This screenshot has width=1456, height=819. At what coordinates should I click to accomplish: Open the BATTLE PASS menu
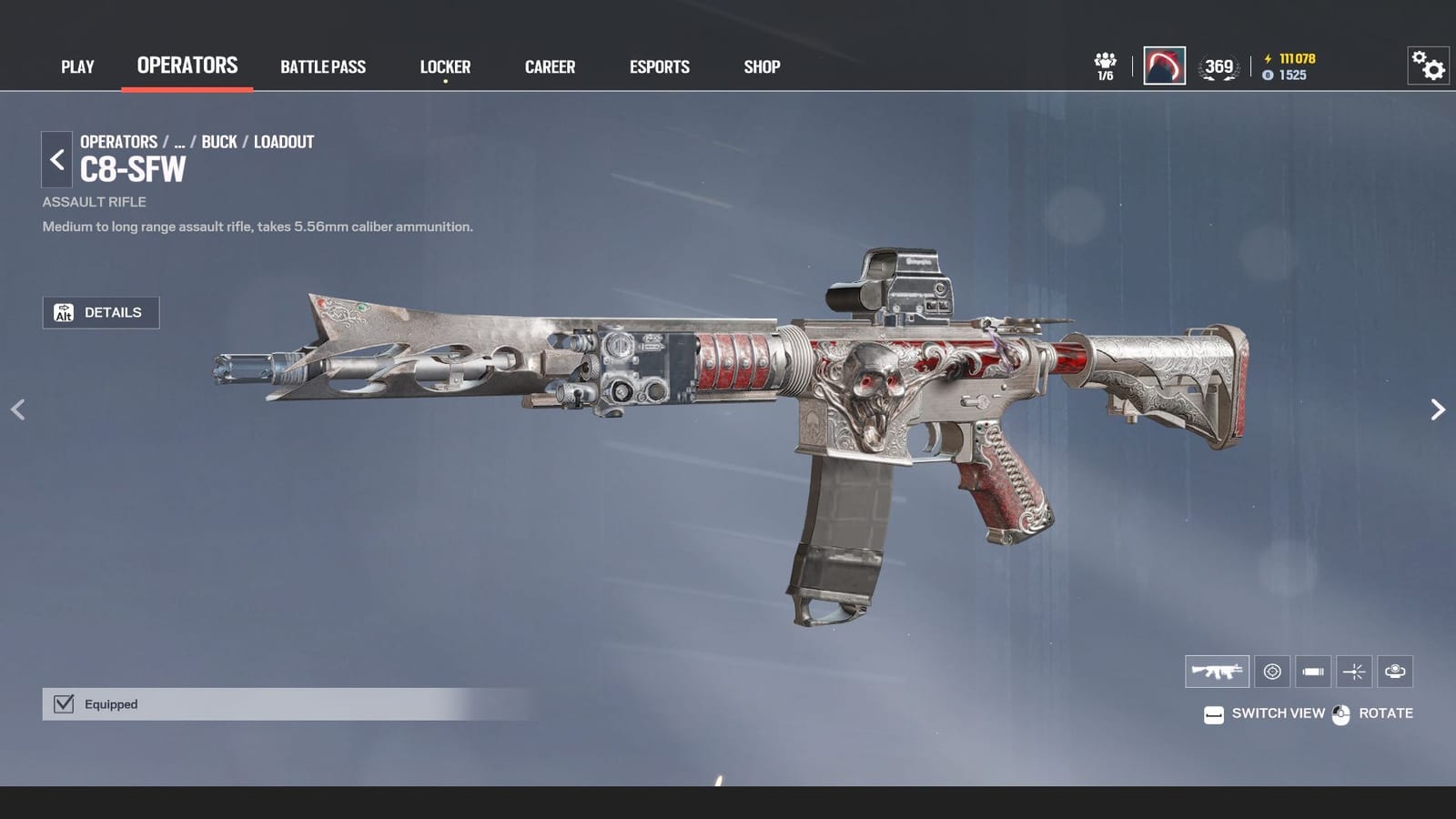[x=323, y=66]
